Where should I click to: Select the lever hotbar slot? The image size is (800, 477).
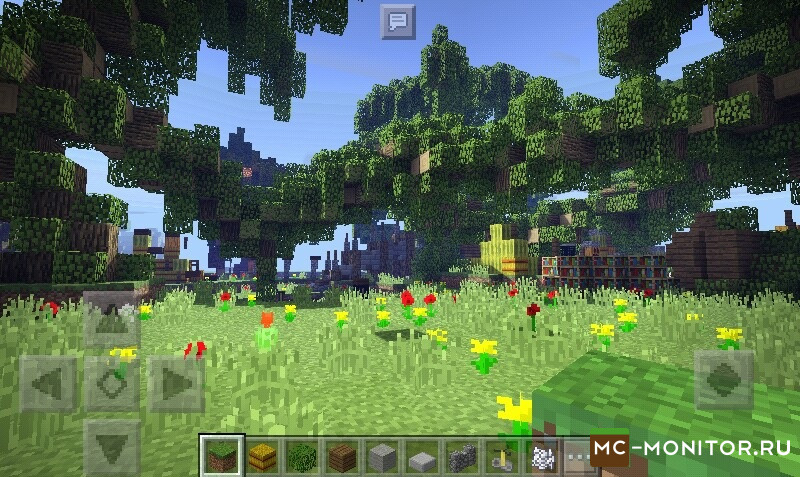(500, 457)
